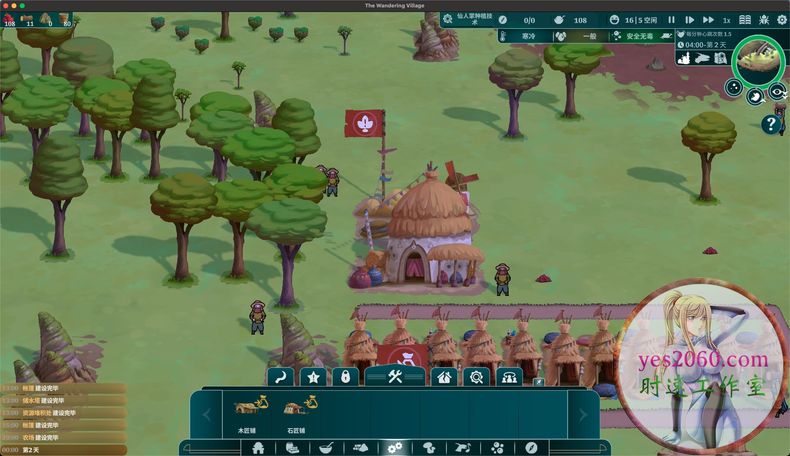Set game speed to fast forward
The image size is (790, 456).
click(708, 20)
